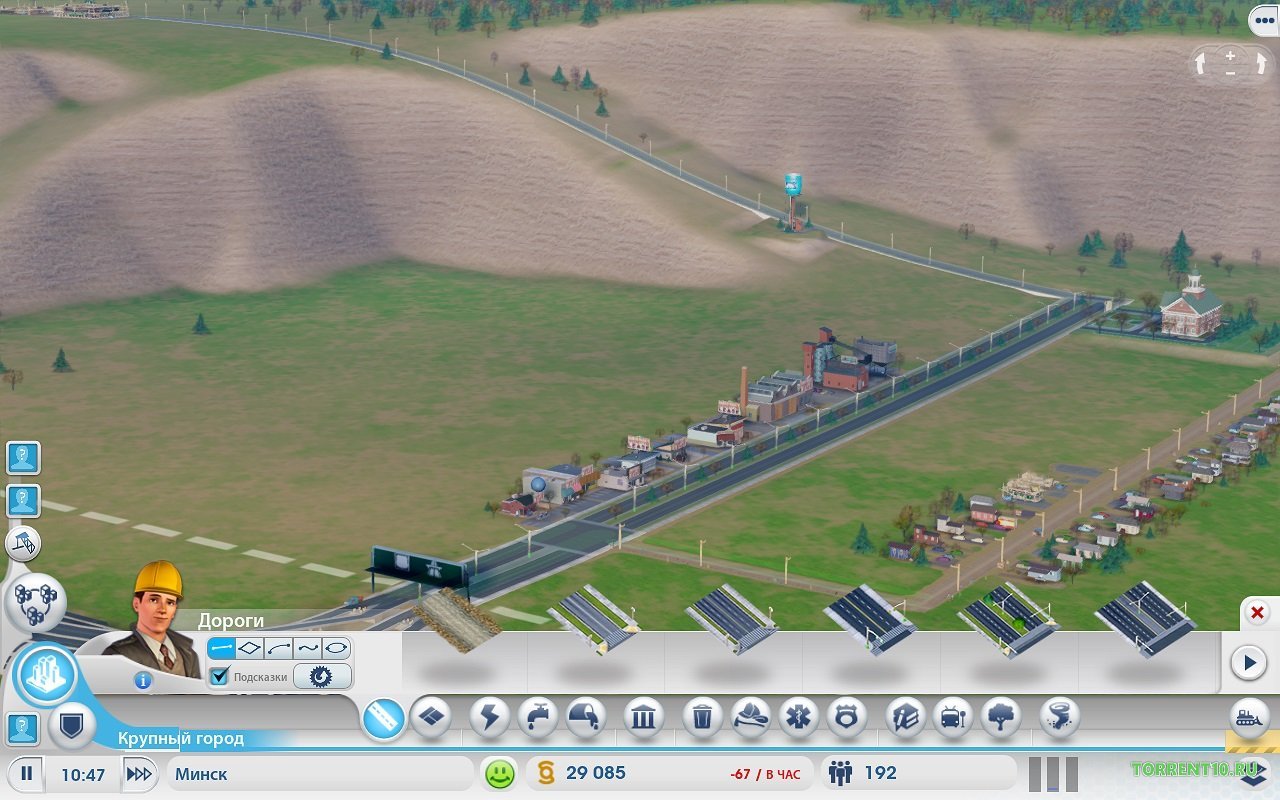Open the Mass Transit (bus stop) icon
Screen dimensions: 1280x800
click(x=954, y=717)
